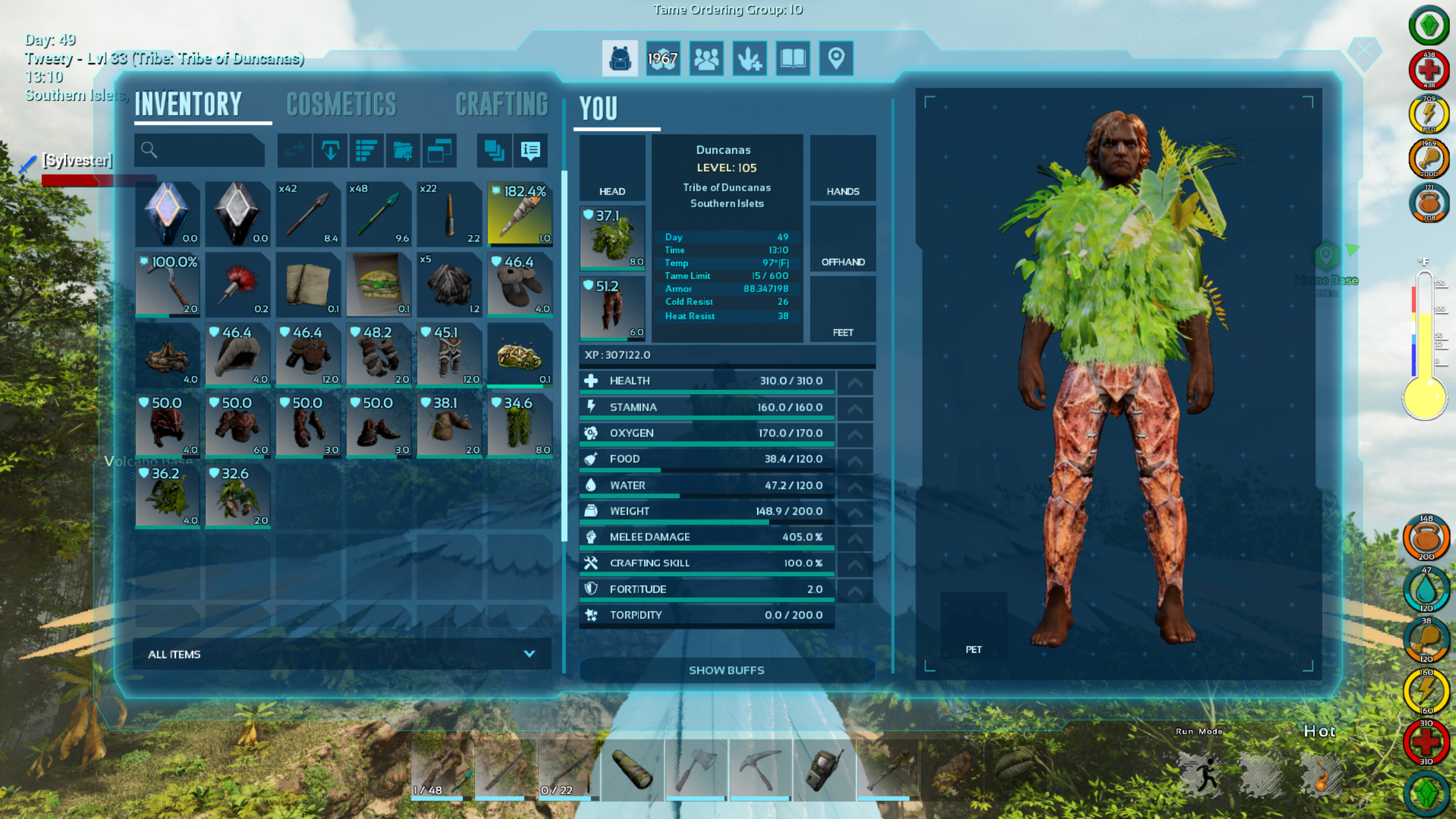Increase the Weight stat
Viewport: 1456px width, 819px height.
coord(855,512)
